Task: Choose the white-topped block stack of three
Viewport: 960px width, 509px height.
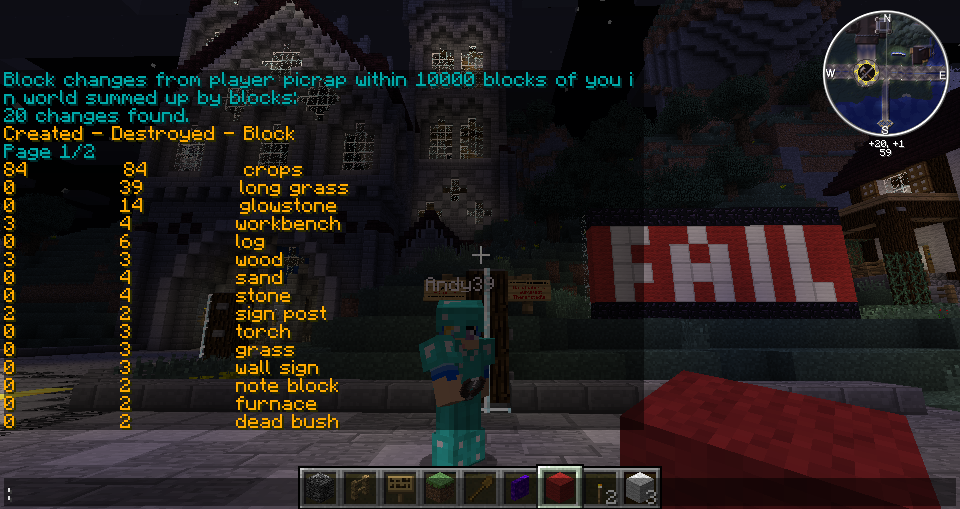Action: coord(639,488)
